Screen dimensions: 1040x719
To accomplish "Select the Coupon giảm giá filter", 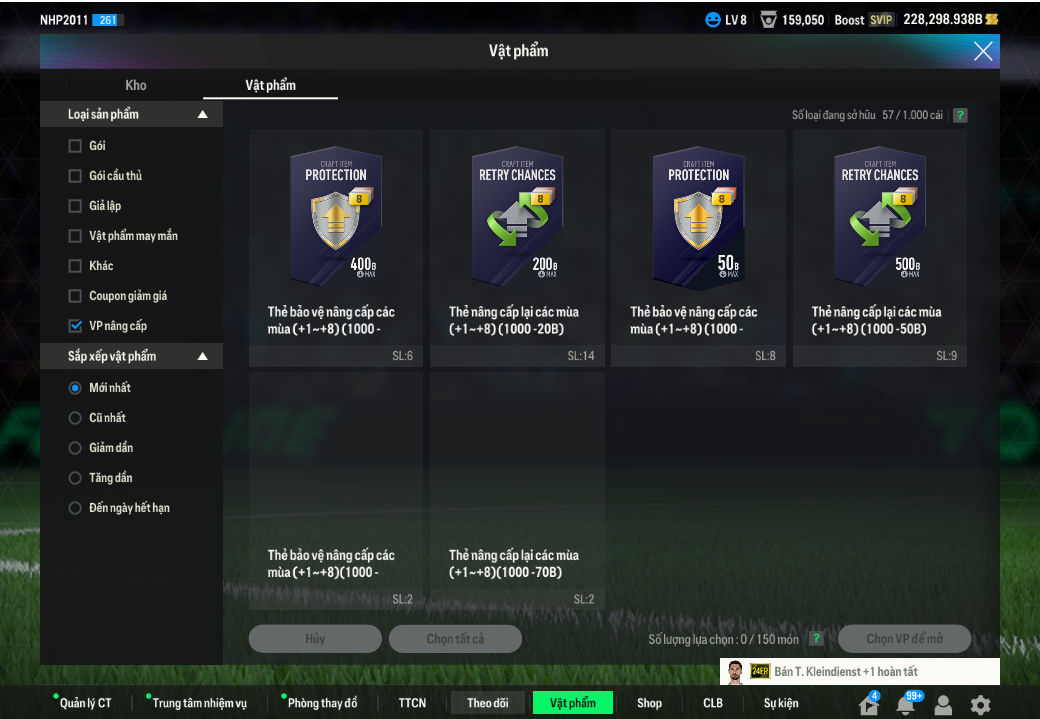I will (75, 296).
